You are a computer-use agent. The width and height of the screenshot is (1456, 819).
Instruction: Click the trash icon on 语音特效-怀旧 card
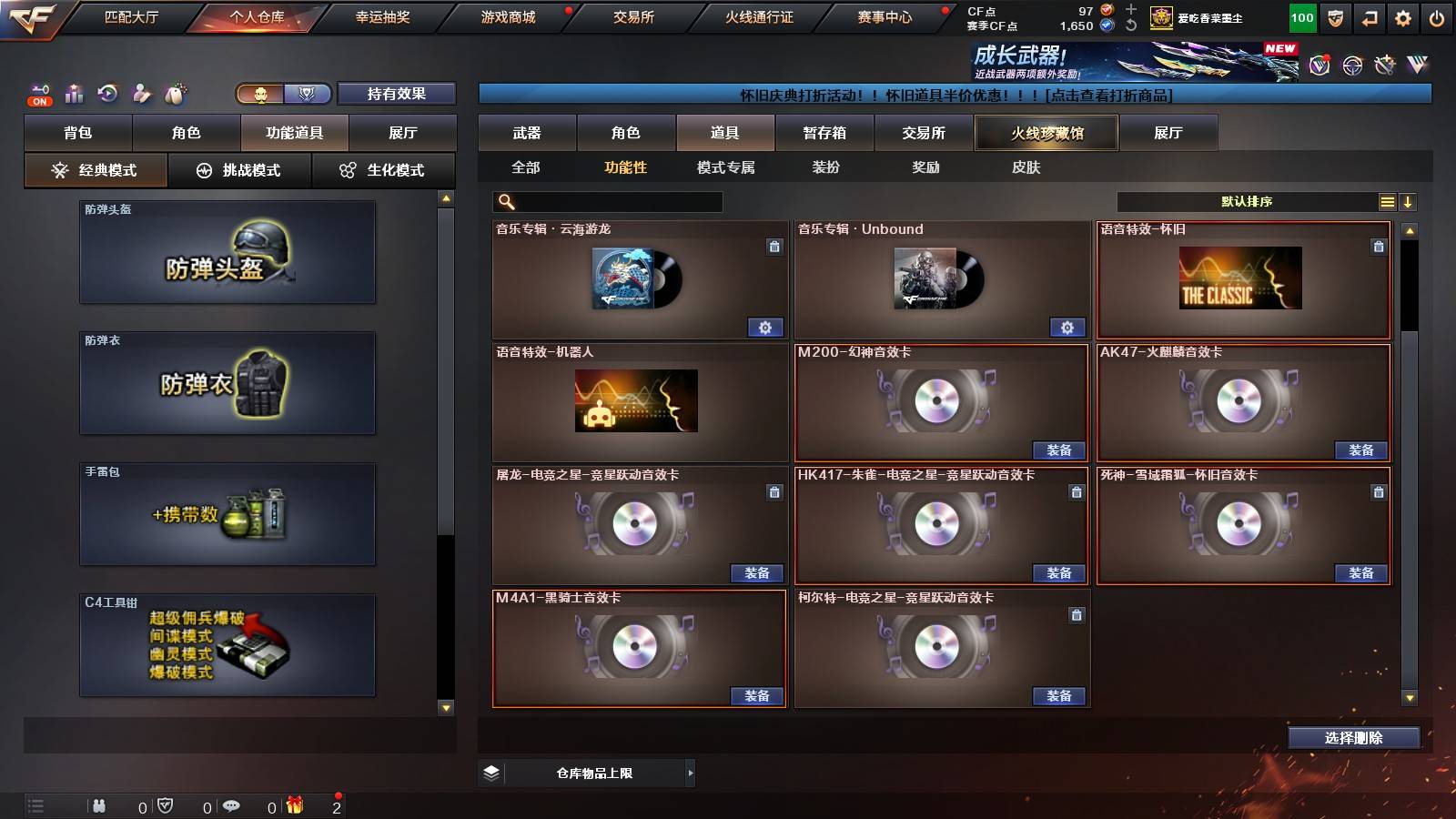[1377, 246]
